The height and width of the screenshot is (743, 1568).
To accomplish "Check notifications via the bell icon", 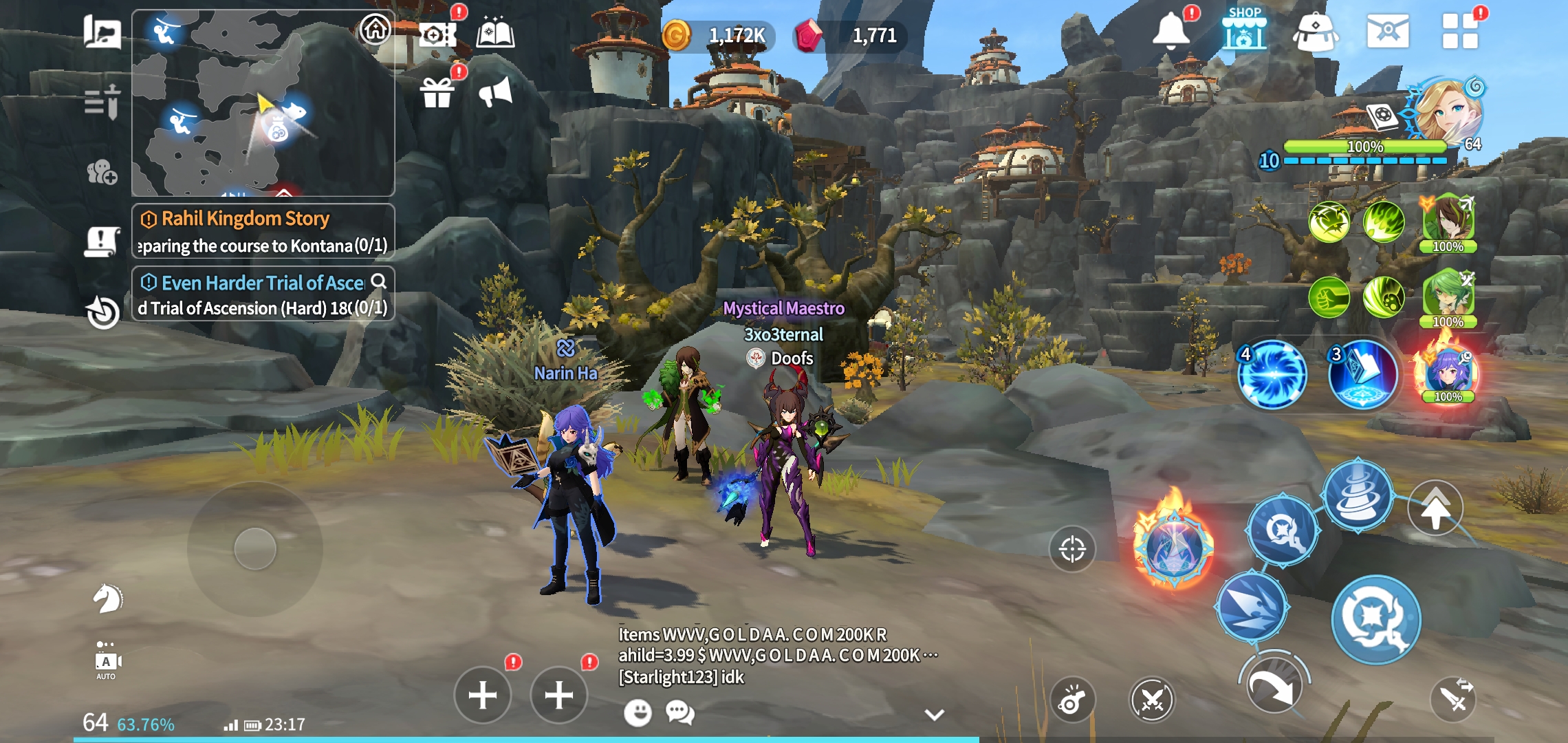I will (1173, 31).
